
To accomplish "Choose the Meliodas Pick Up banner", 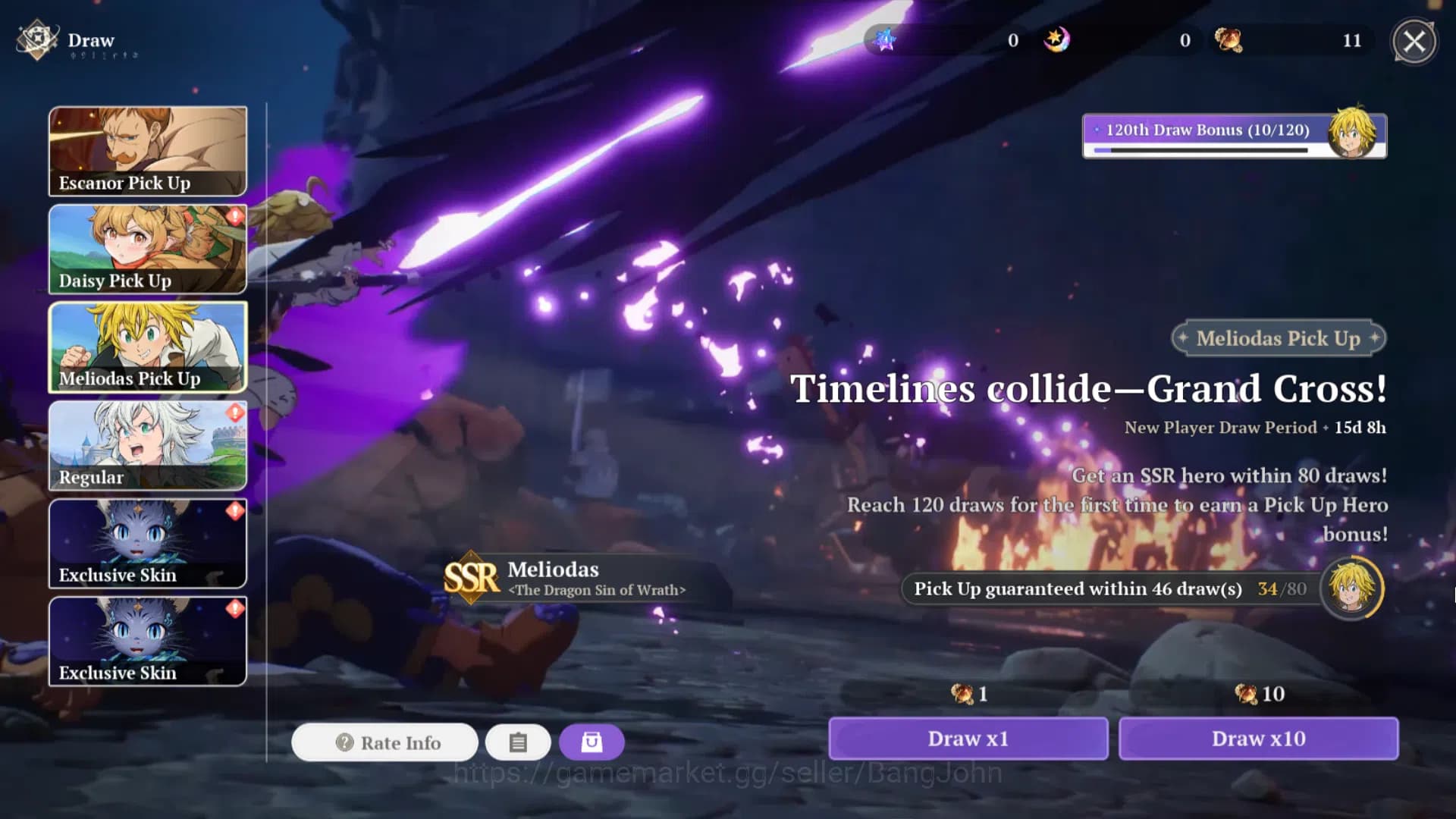I will pos(148,347).
